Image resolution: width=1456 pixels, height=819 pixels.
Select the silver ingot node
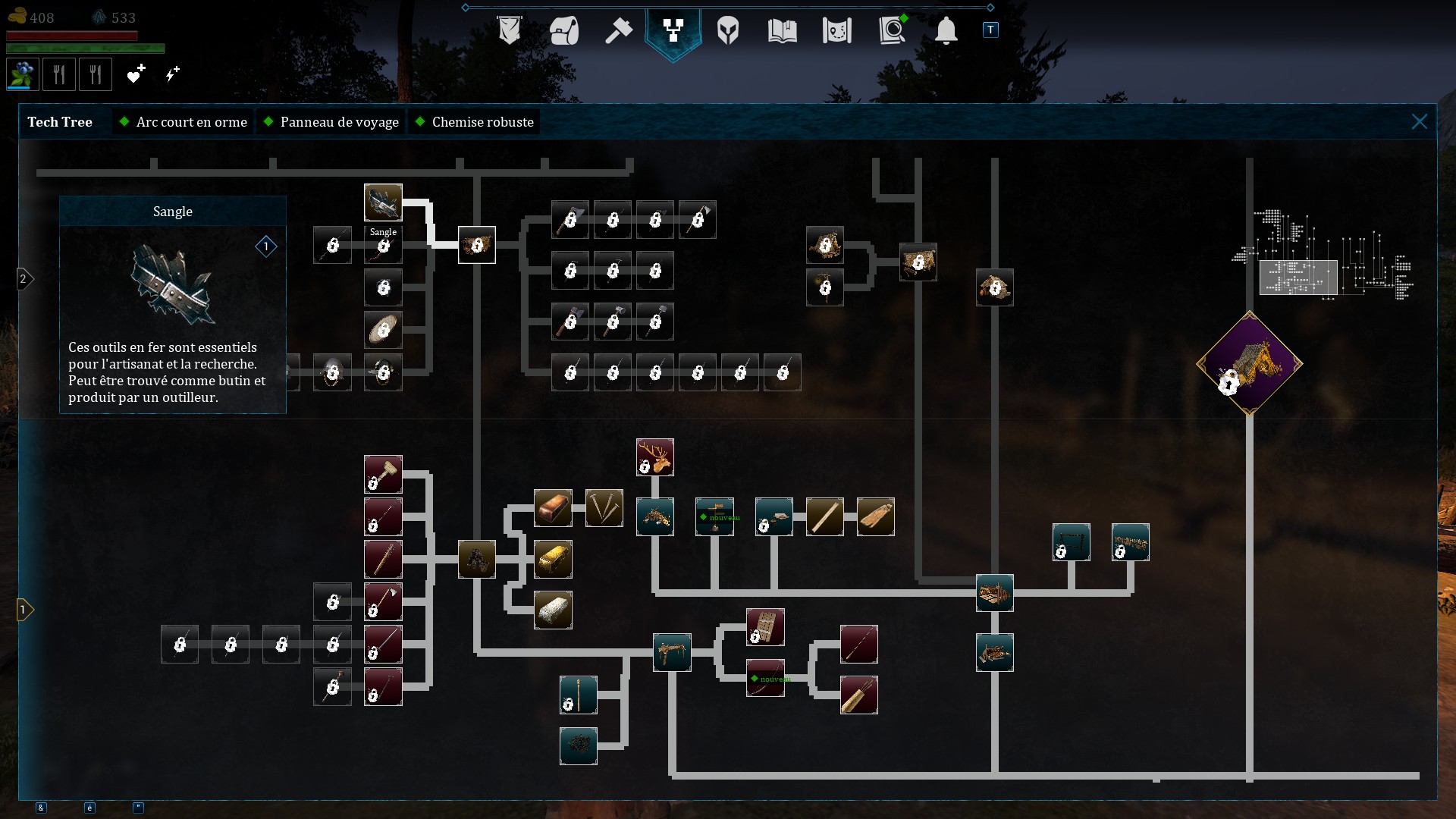[553, 610]
